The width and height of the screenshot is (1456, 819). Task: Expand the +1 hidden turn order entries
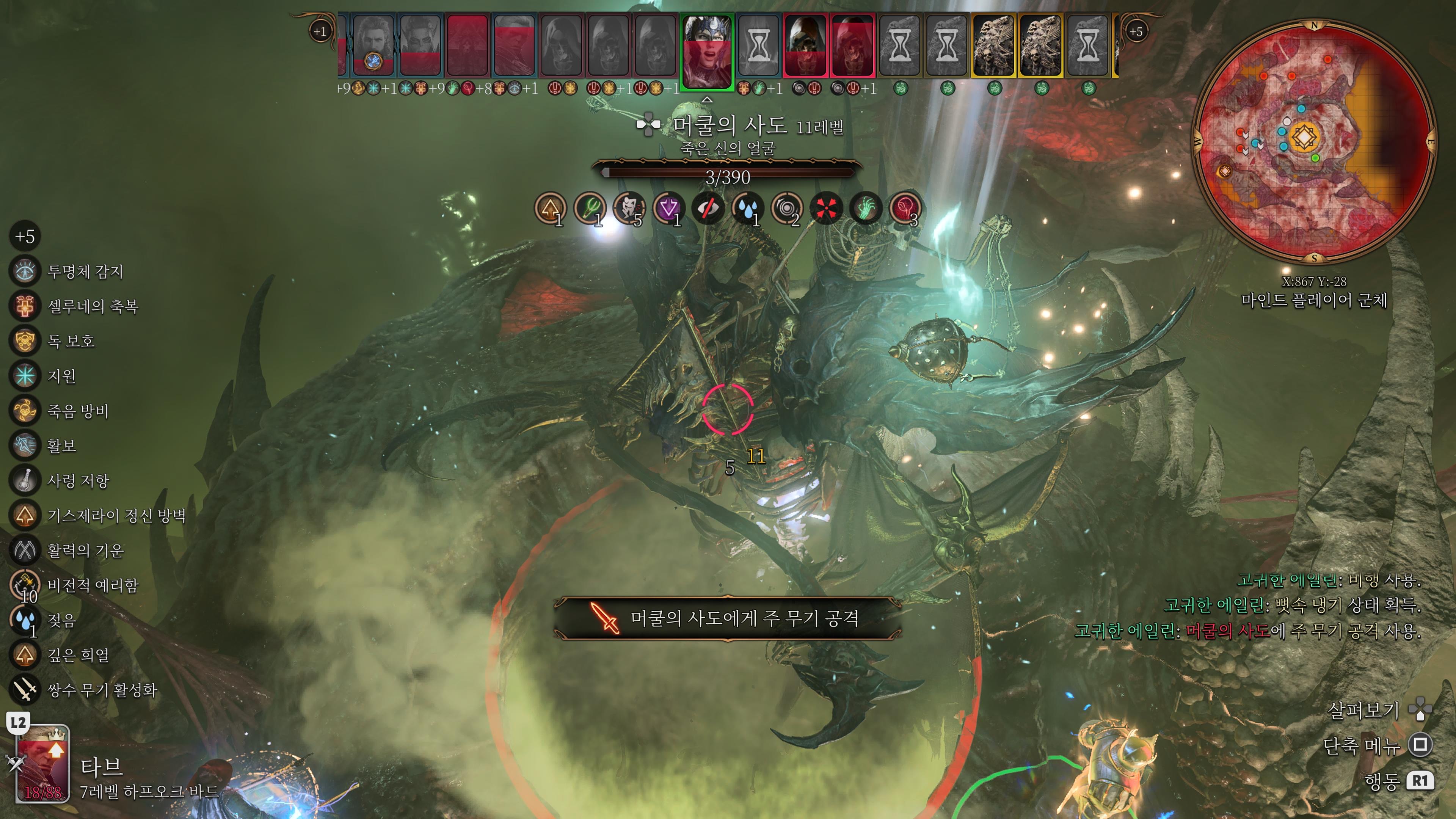(x=320, y=31)
